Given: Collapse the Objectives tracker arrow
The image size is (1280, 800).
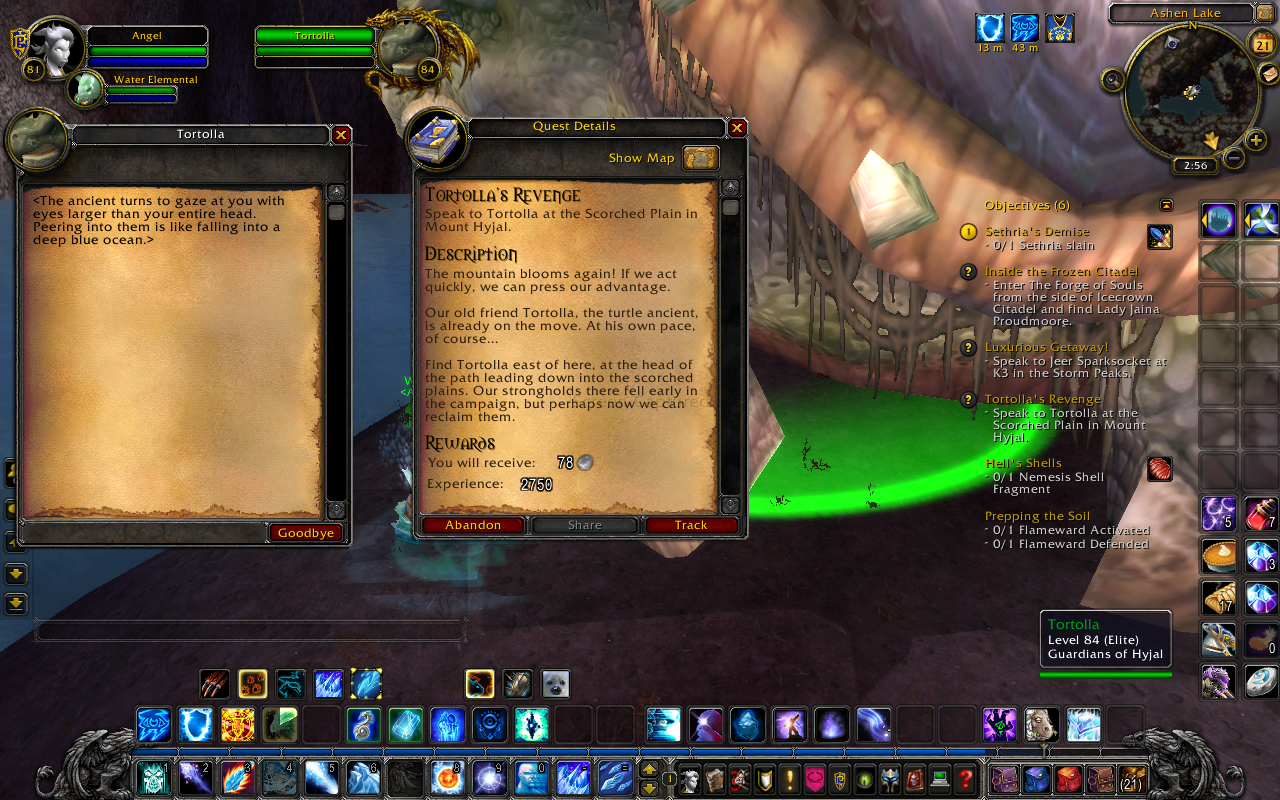Looking at the screenshot, I should [x=1166, y=203].
